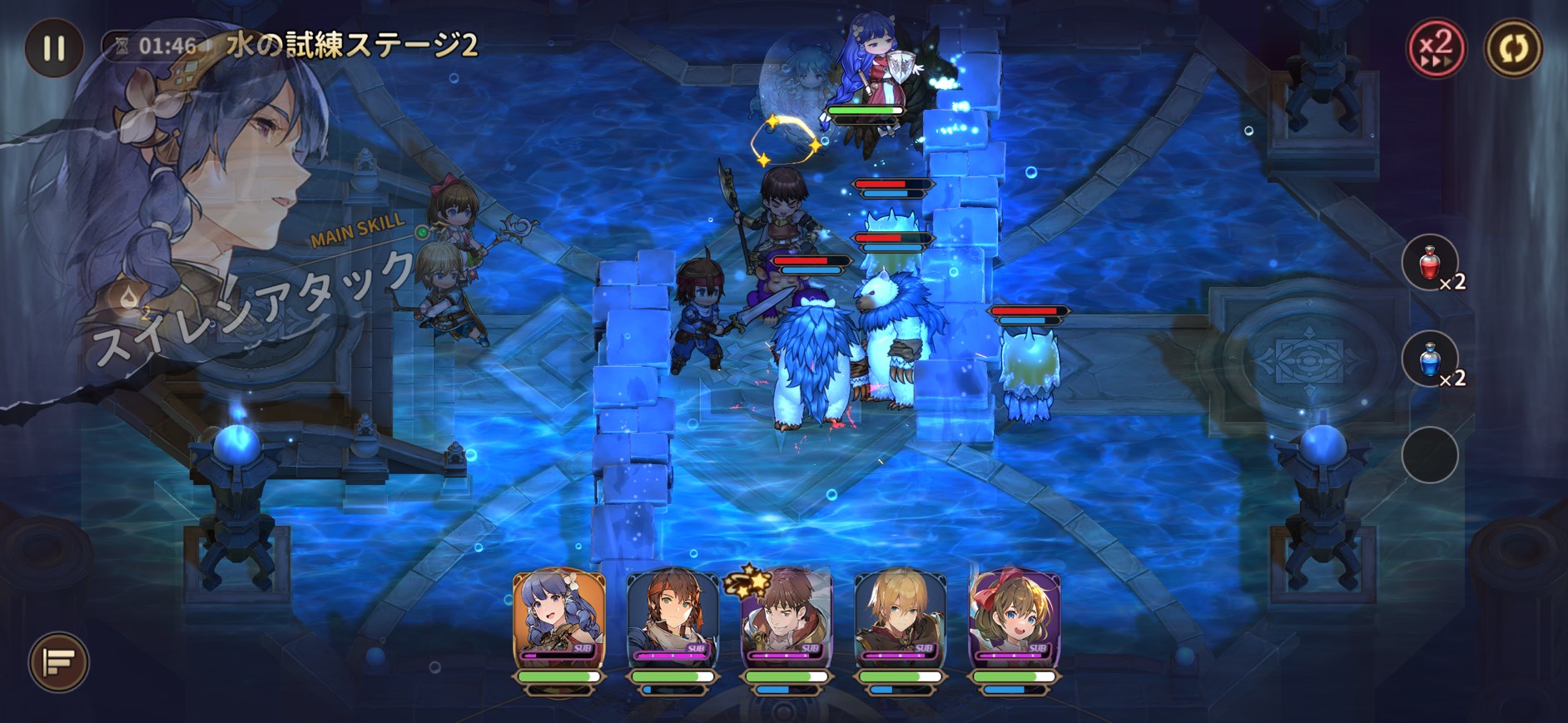Select the blue-haired girl hero portrait
Viewport: 1568px width, 723px height.
click(559, 617)
